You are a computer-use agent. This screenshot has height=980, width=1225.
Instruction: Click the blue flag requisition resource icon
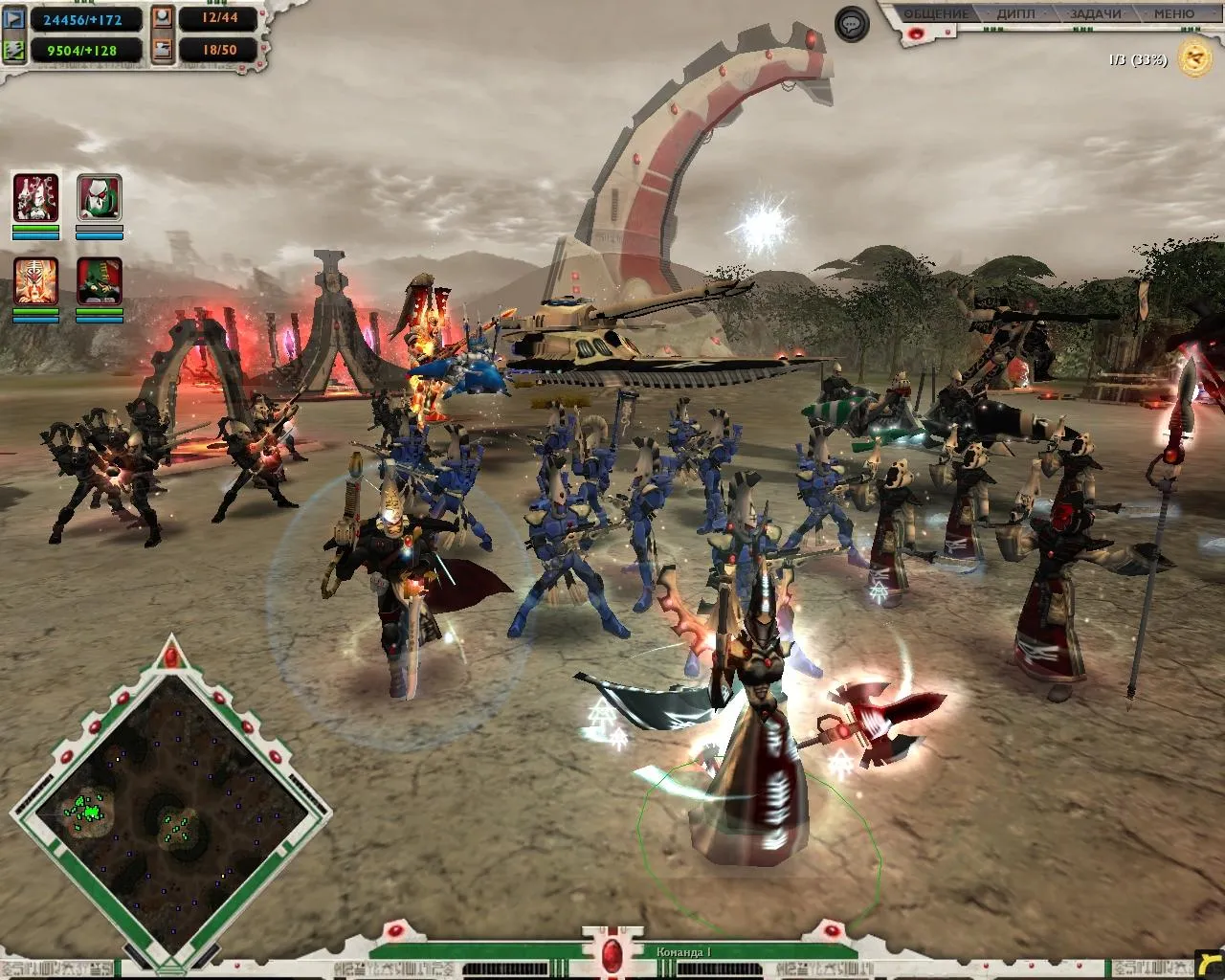coord(14,18)
